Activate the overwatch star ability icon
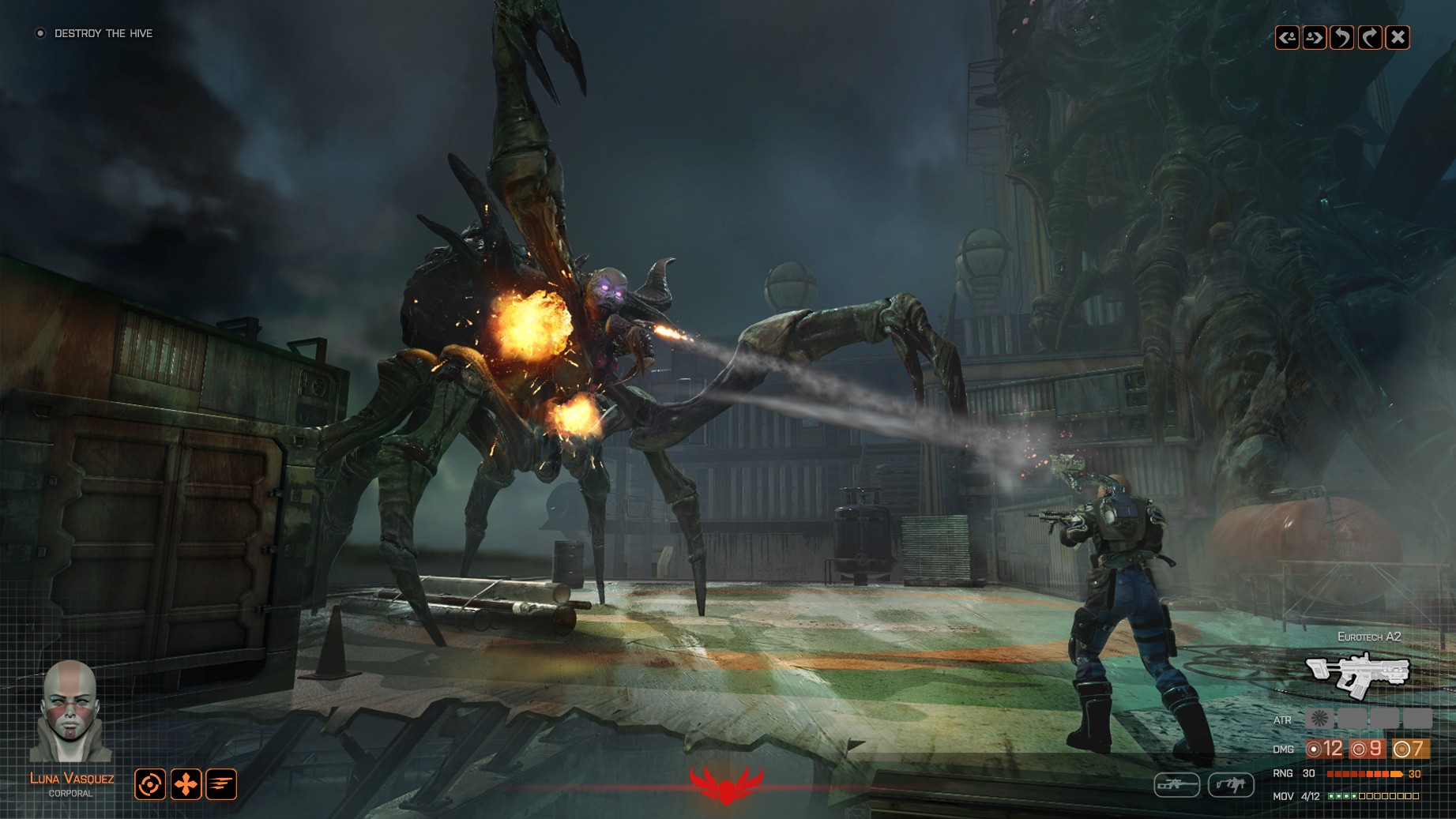This screenshot has height=819, width=1456. tap(186, 785)
